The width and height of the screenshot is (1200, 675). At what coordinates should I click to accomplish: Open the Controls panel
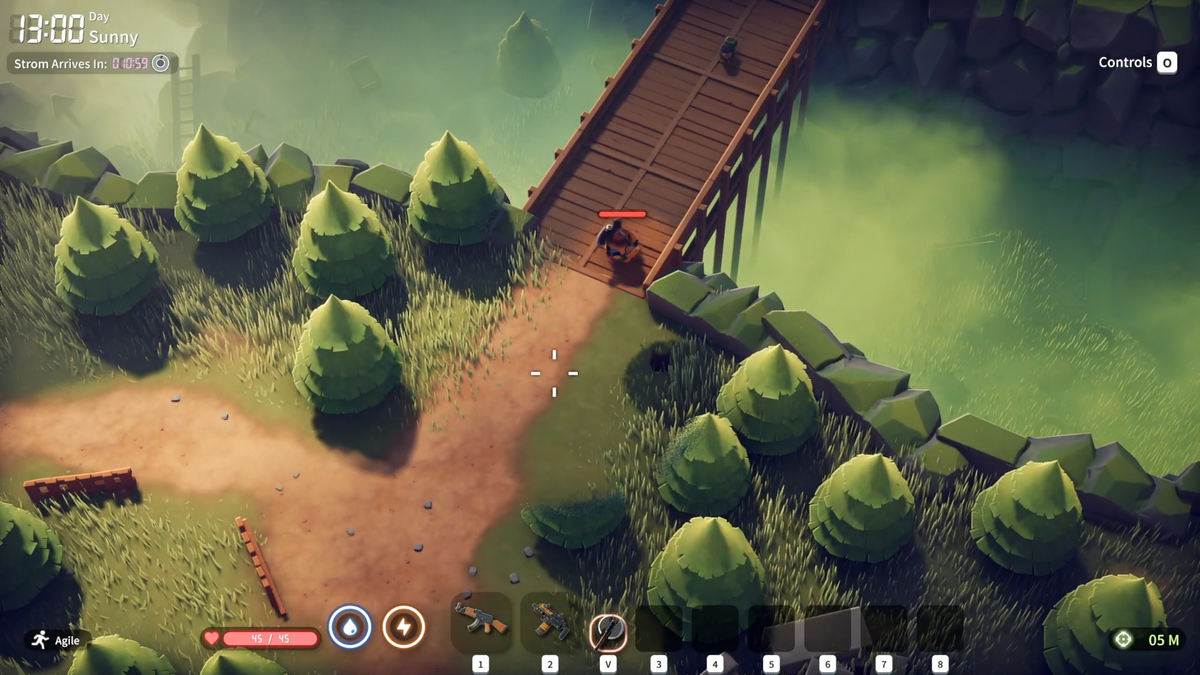pyautogui.click(x=1137, y=62)
